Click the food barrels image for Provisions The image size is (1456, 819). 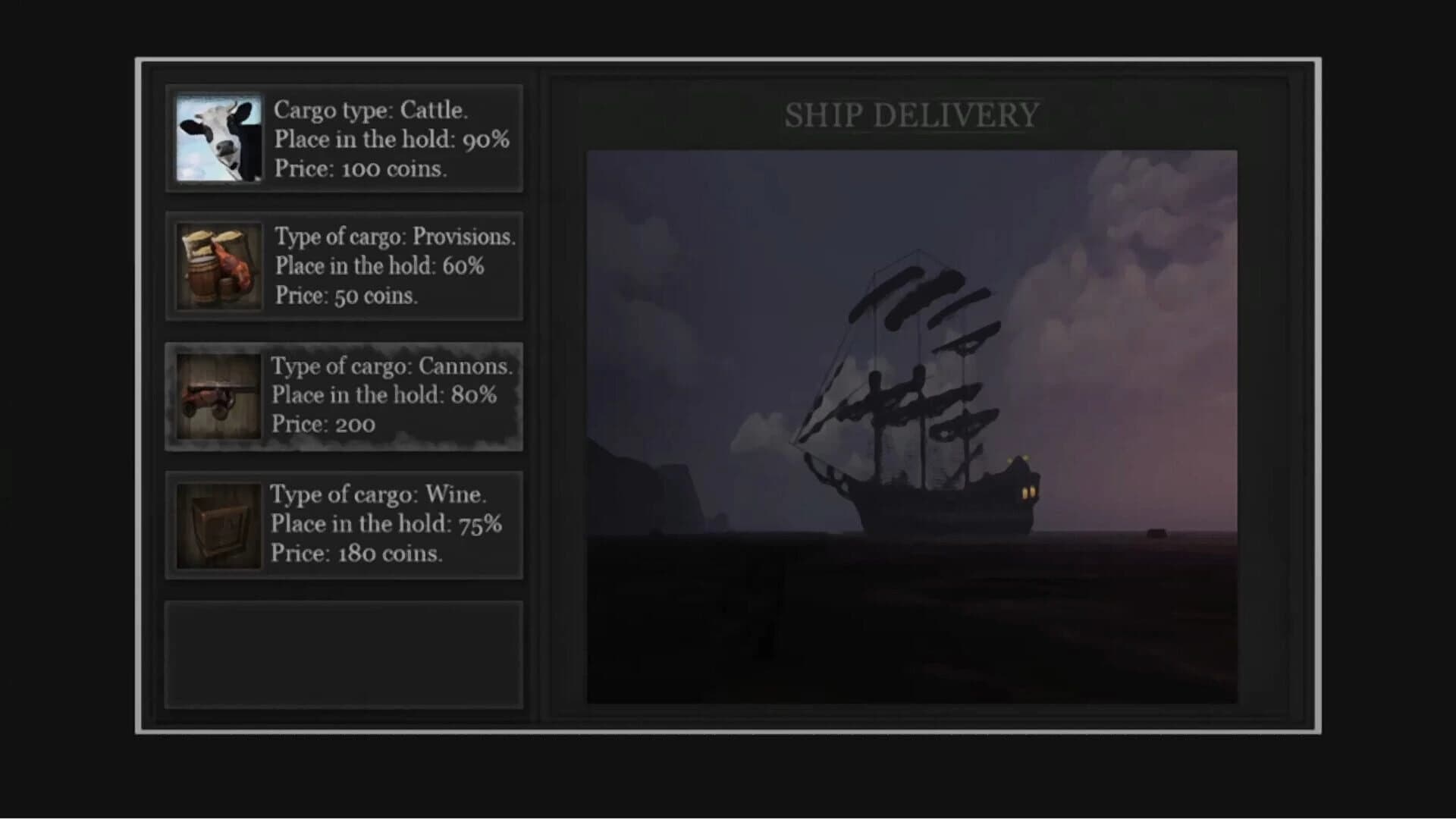pos(218,266)
